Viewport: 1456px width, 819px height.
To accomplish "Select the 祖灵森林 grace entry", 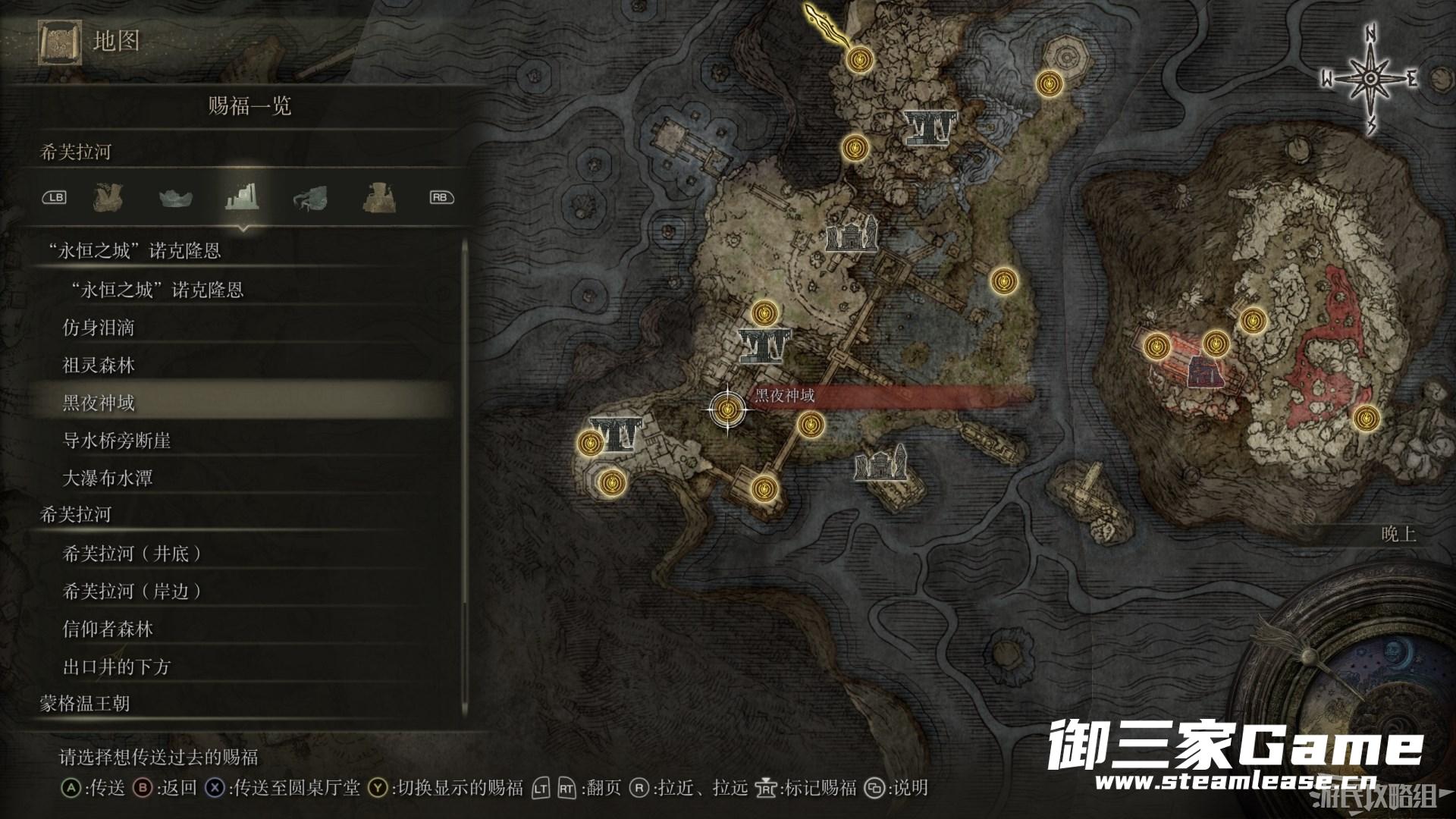I will (99, 366).
